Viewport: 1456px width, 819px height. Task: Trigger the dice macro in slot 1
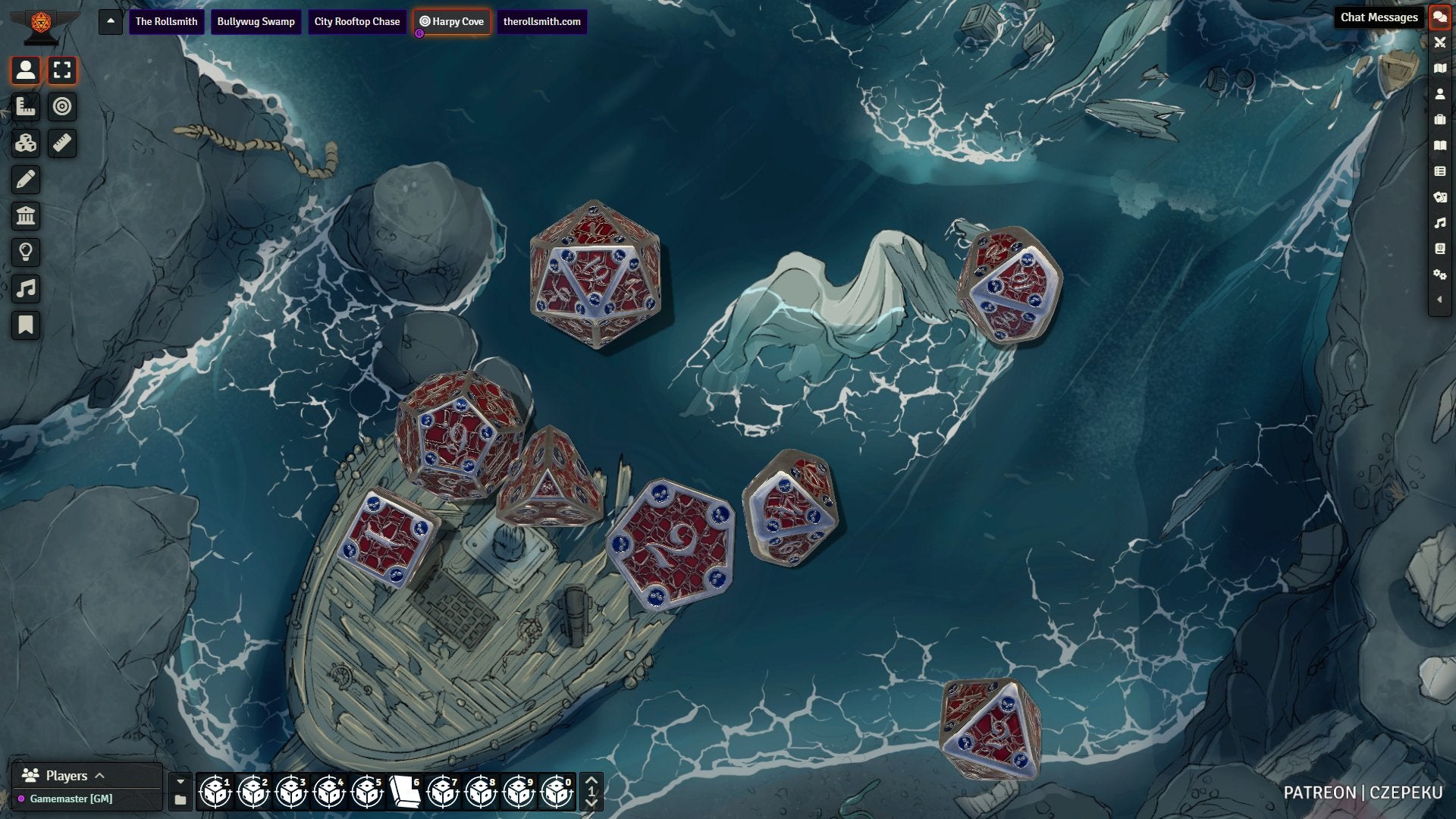tap(215, 792)
